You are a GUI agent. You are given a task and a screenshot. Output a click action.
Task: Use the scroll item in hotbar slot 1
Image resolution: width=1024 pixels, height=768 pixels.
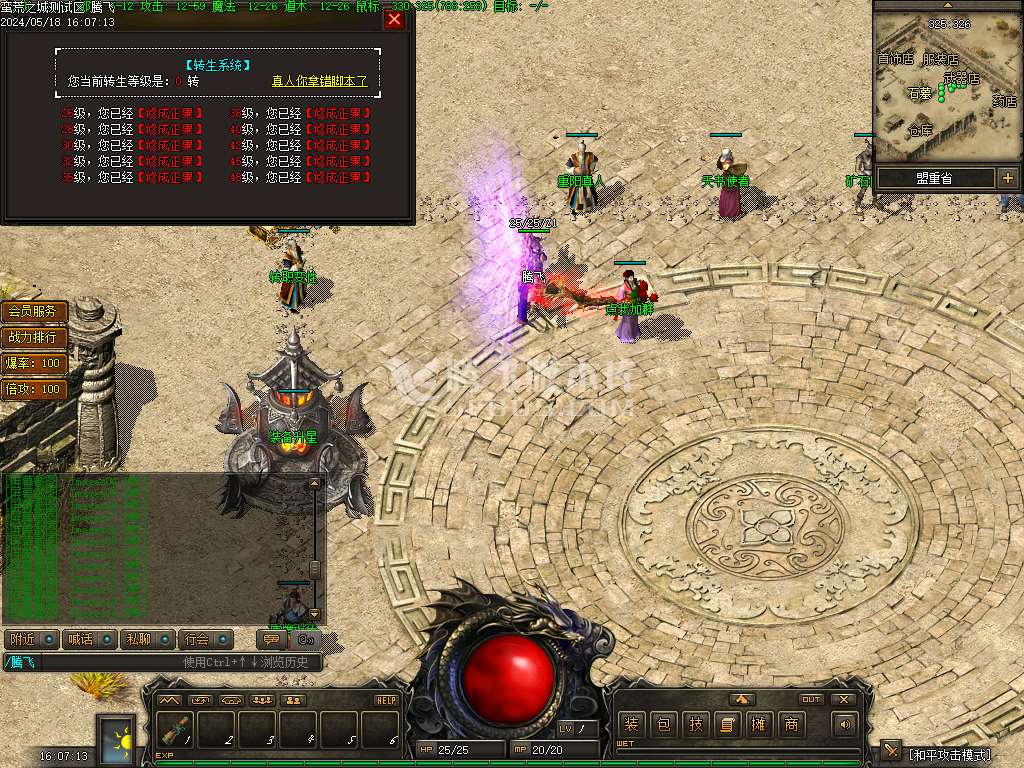(176, 731)
